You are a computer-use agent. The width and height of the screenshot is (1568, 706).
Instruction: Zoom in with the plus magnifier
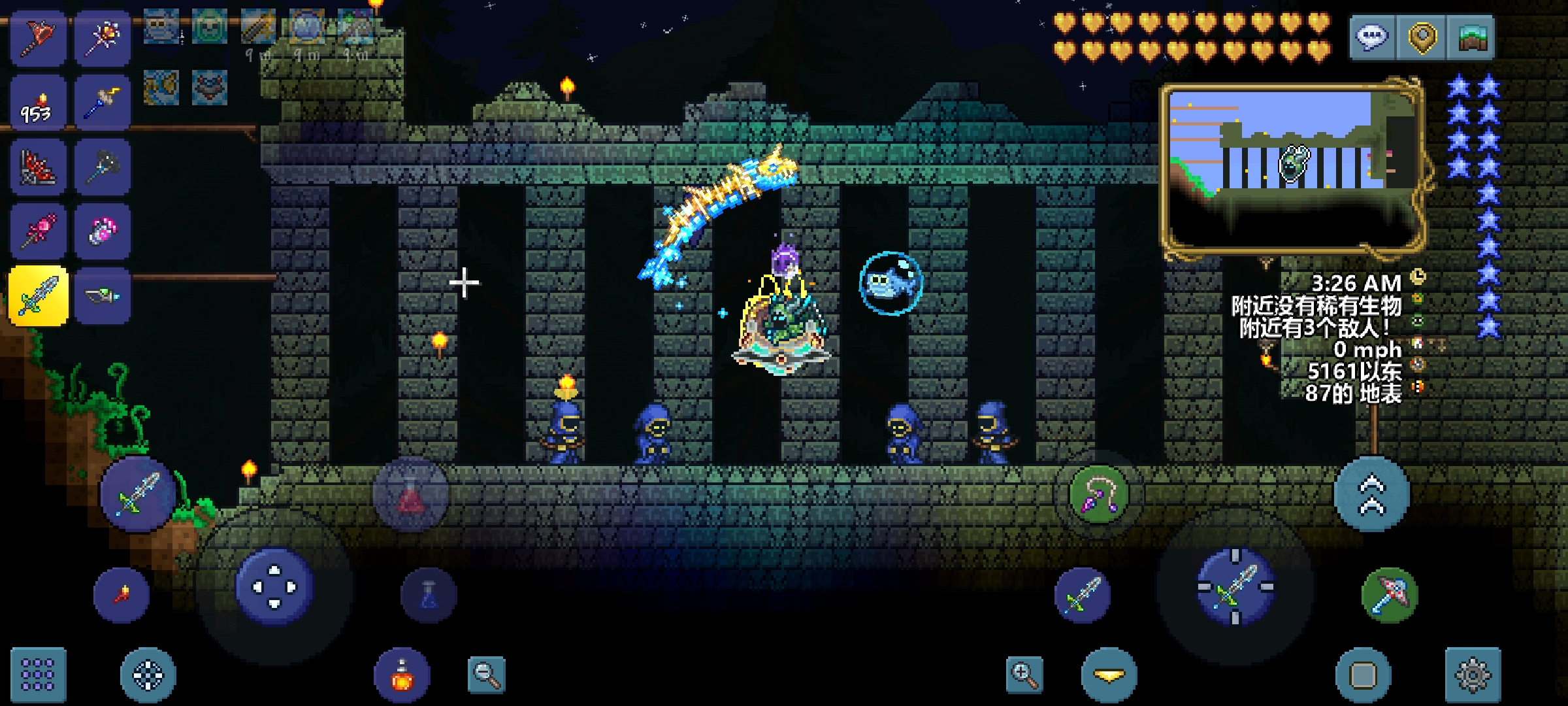tap(1024, 675)
